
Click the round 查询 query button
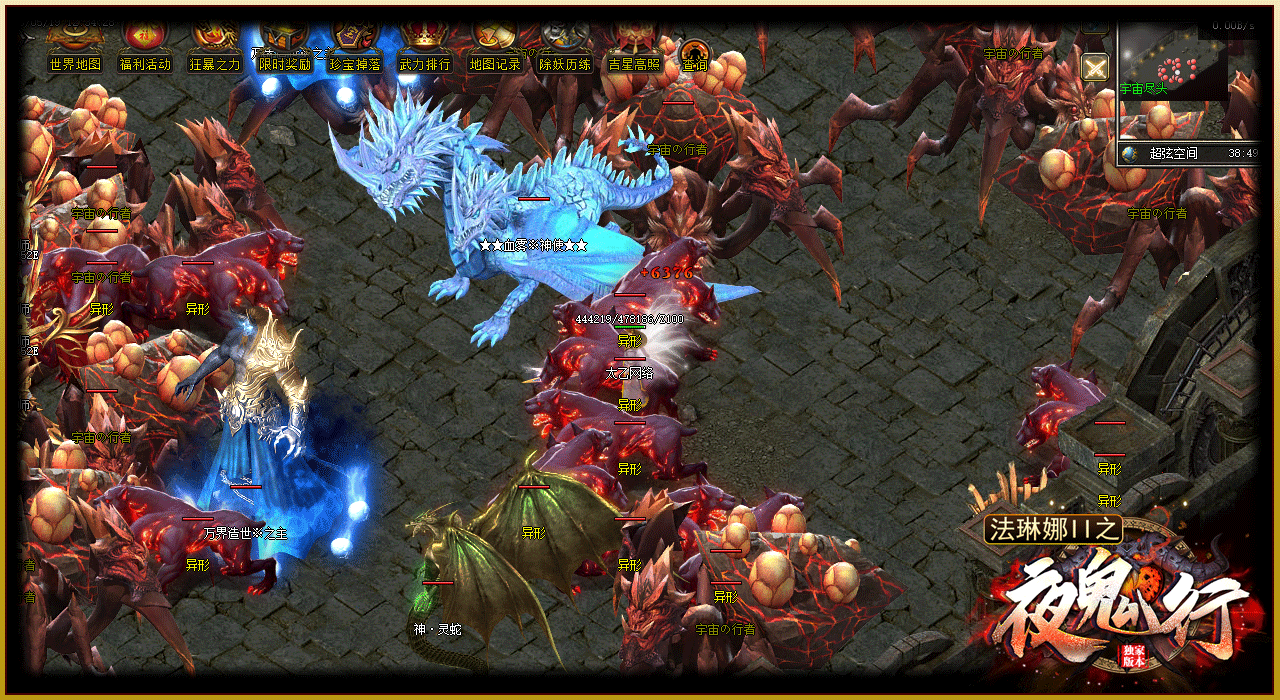pos(694,55)
